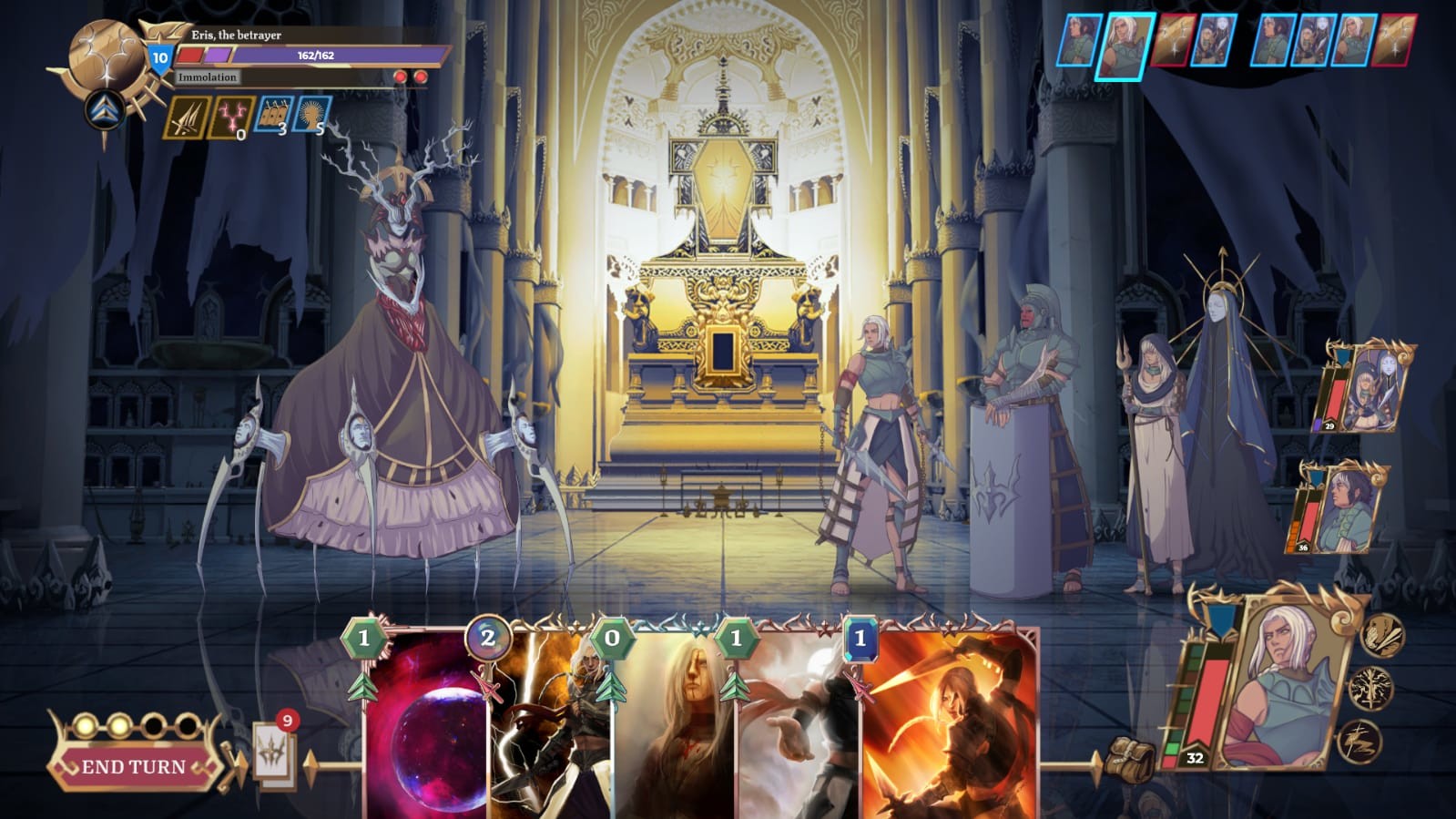Click the Immolation status label

pos(208,77)
